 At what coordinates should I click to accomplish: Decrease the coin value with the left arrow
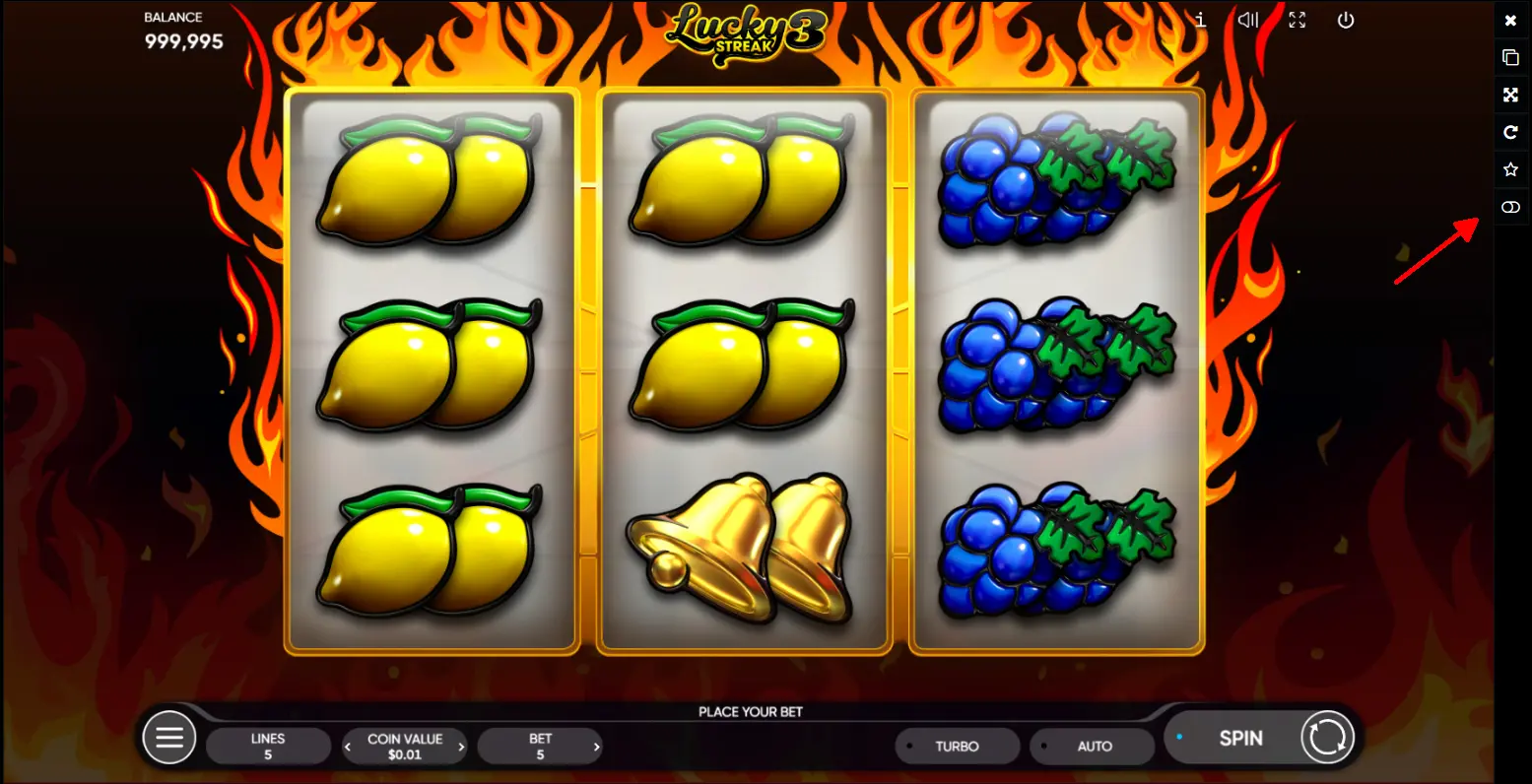(x=348, y=748)
